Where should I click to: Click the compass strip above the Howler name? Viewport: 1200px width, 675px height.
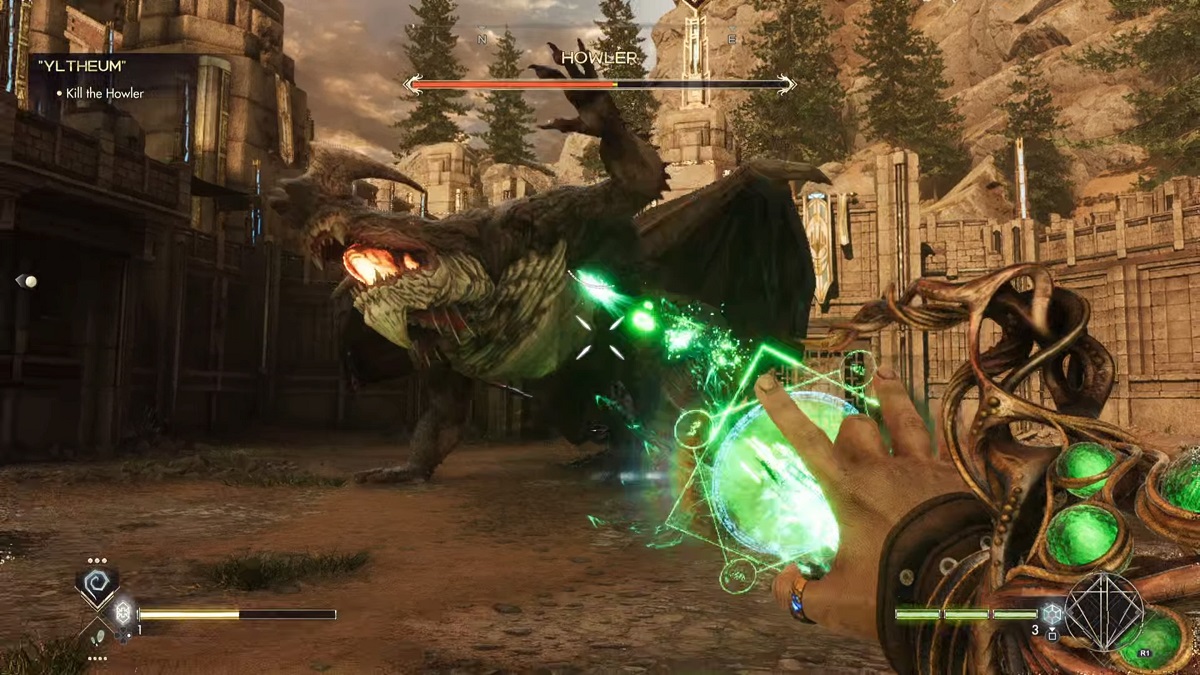pyautogui.click(x=600, y=38)
